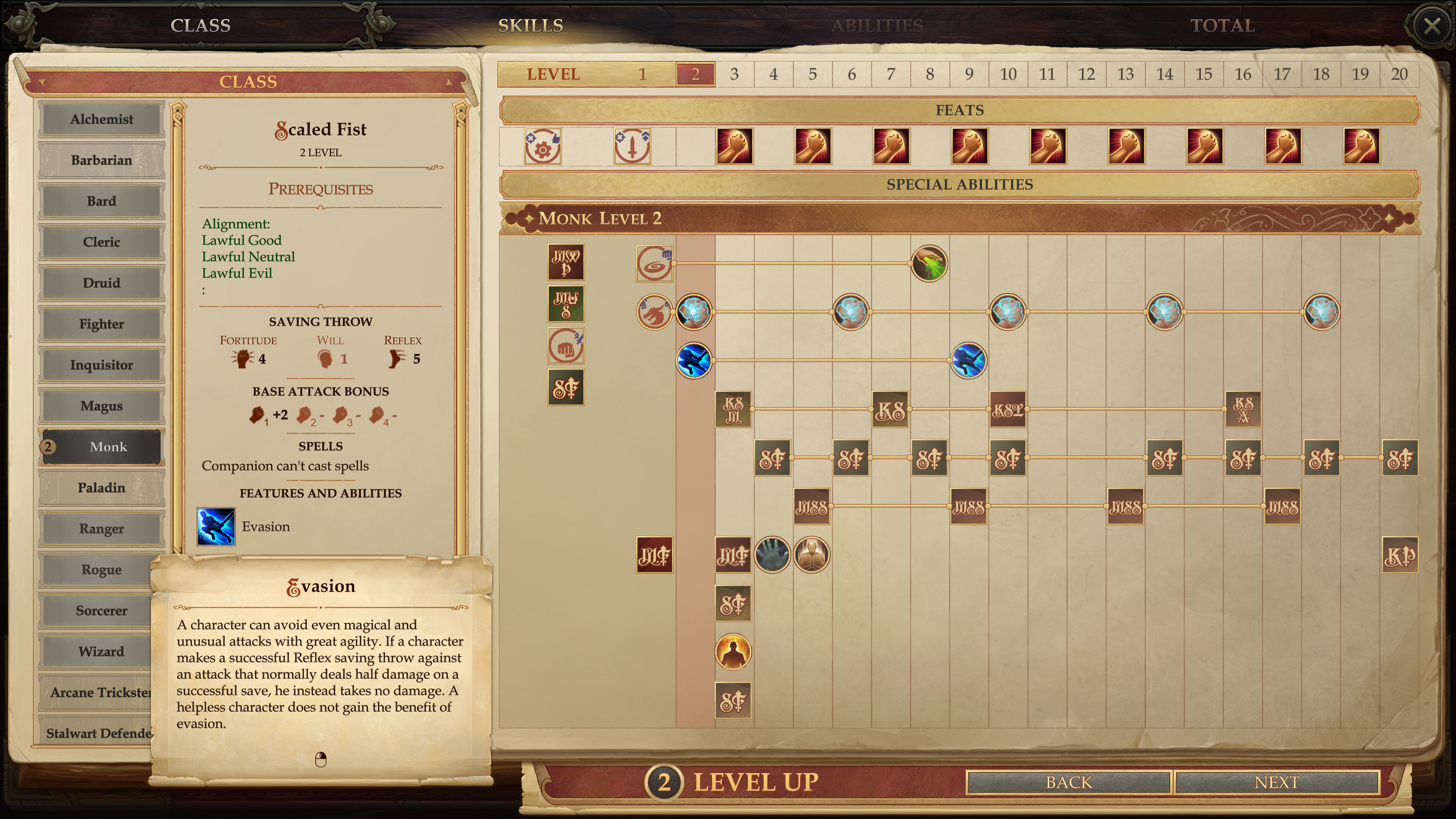Choose the Inquisitor class
This screenshot has height=819, width=1456.
point(102,364)
